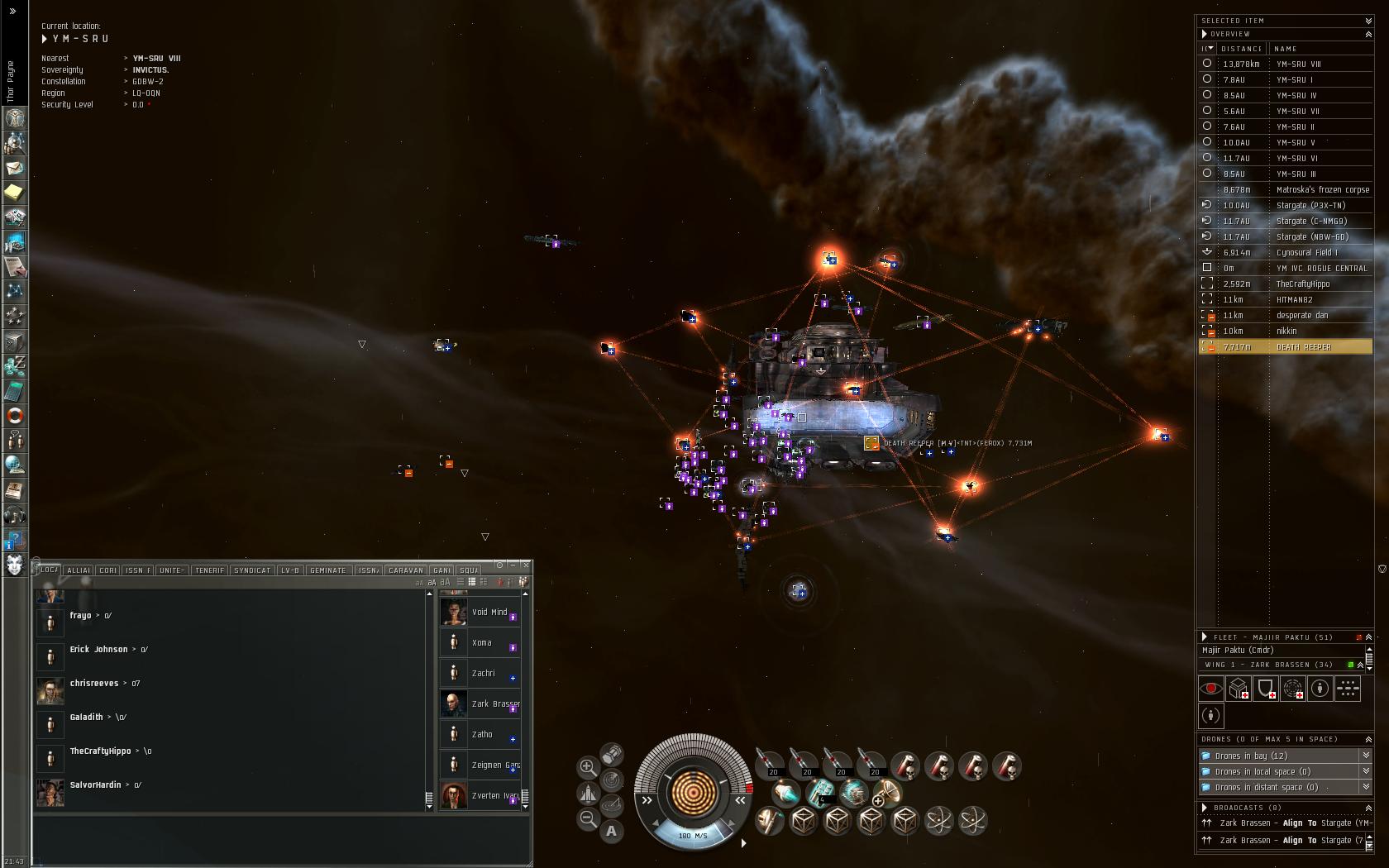Switch to the Syndicat chat tab
Image resolution: width=1389 pixels, height=868 pixels.
point(252,570)
